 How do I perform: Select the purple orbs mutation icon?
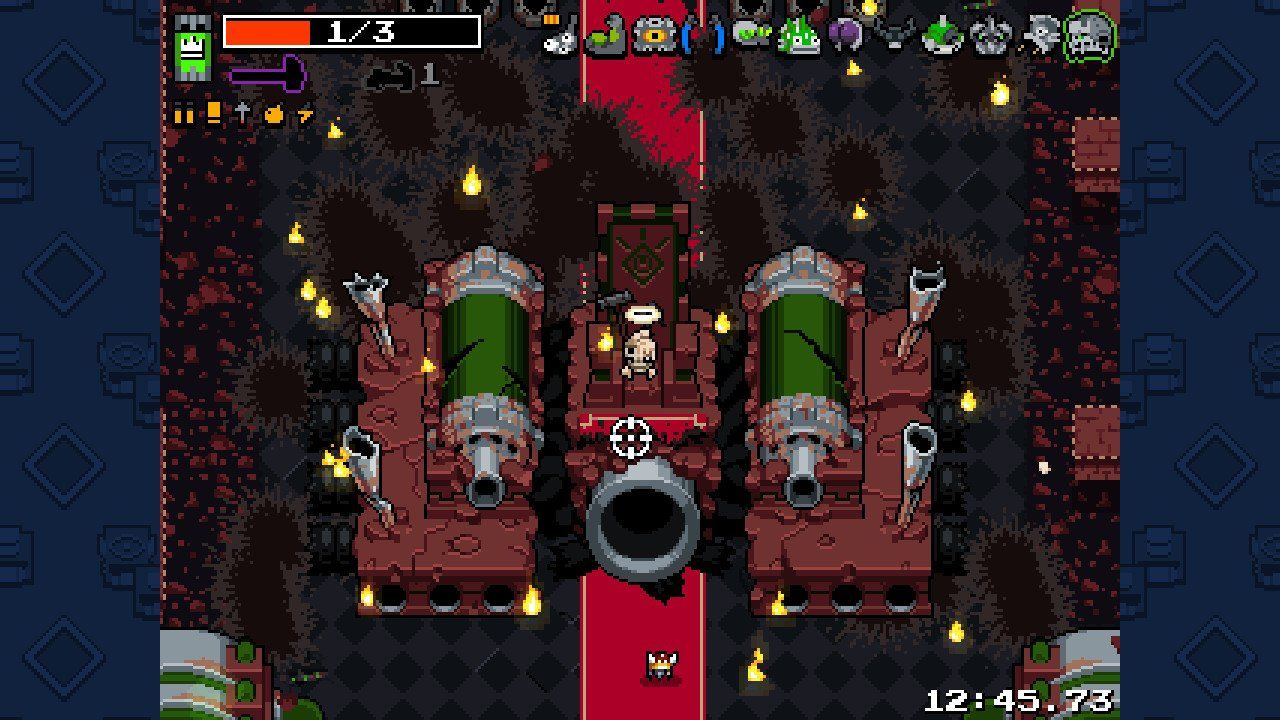point(843,33)
